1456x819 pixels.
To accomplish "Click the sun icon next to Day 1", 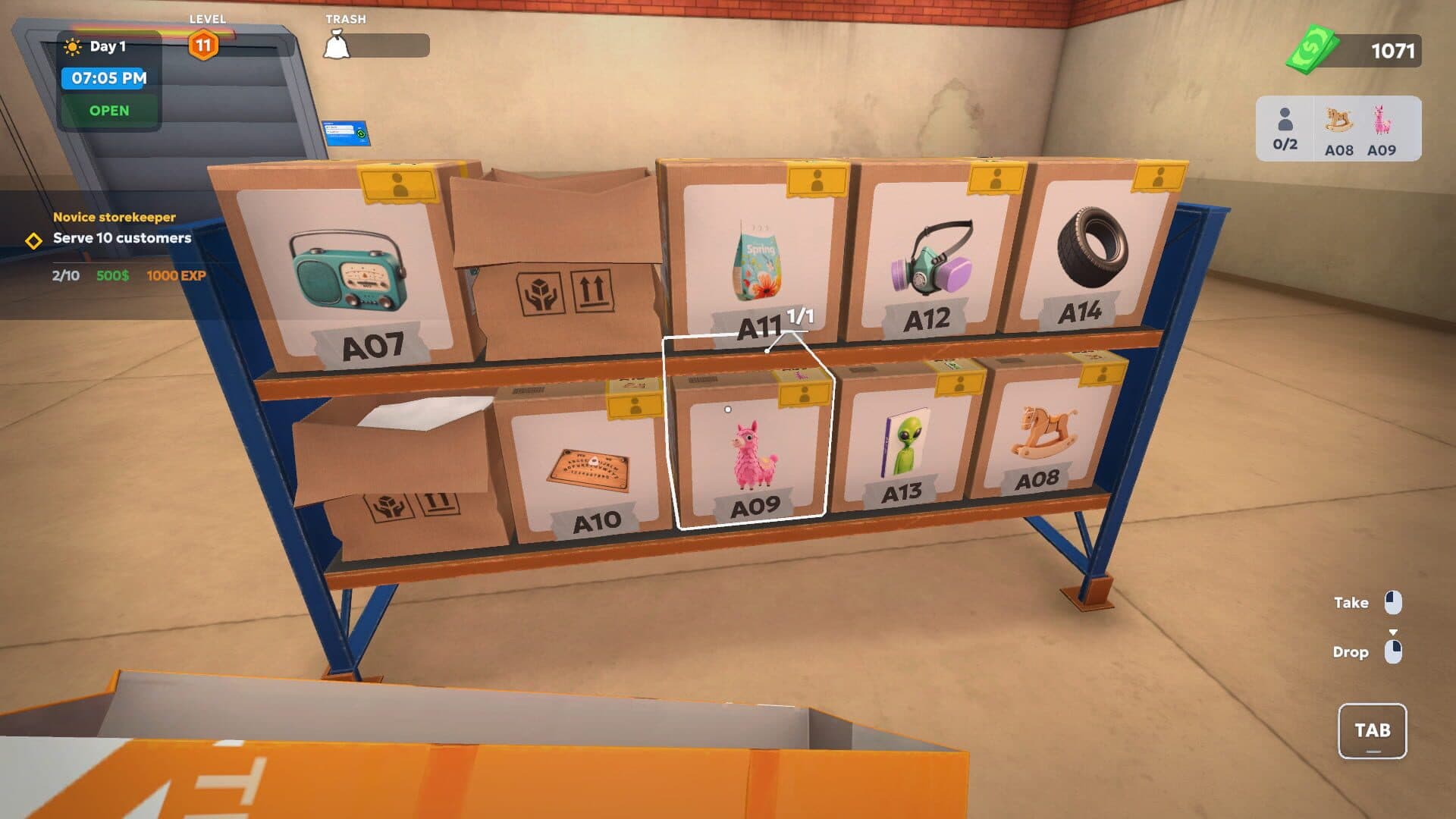I will [x=72, y=45].
